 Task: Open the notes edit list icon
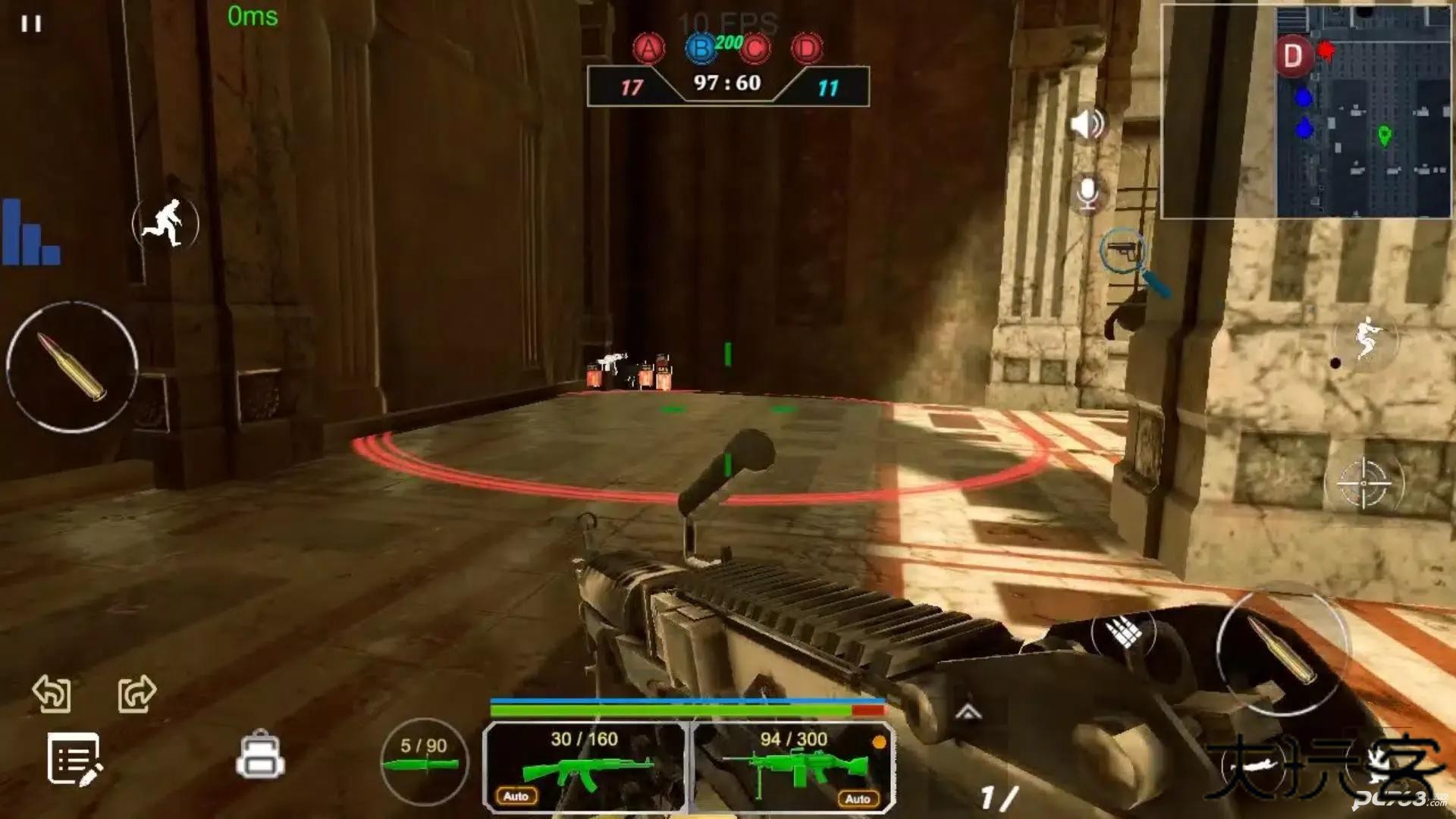point(74,758)
